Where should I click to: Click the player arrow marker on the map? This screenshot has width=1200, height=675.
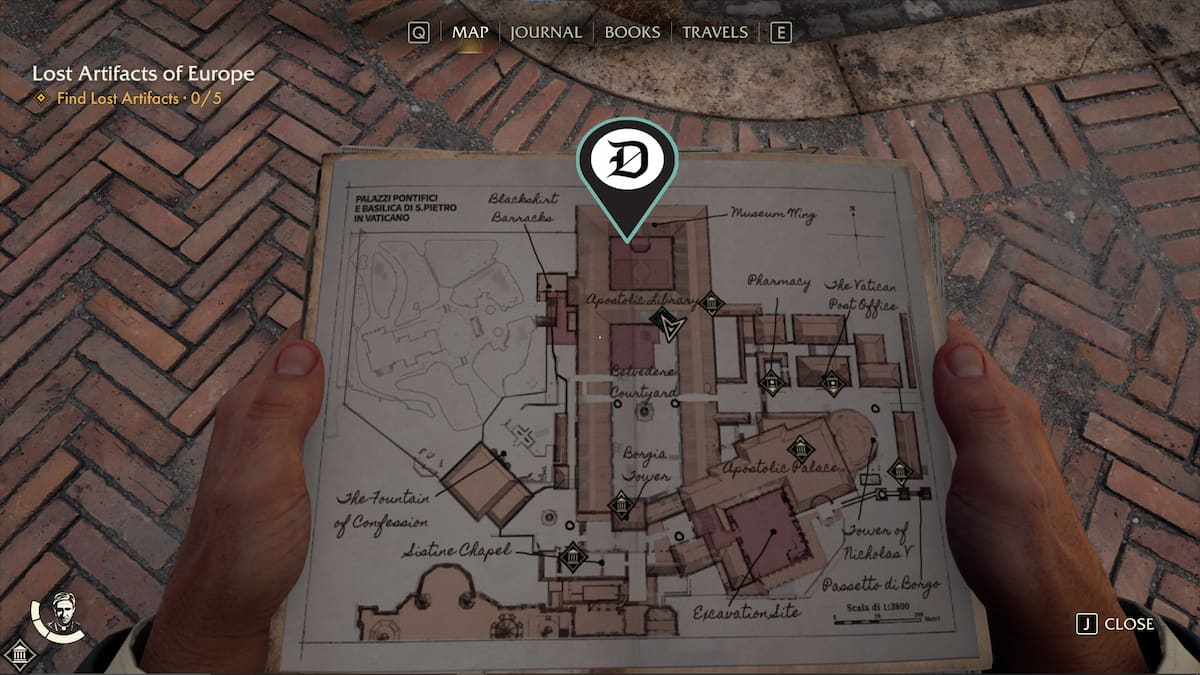[x=665, y=323]
